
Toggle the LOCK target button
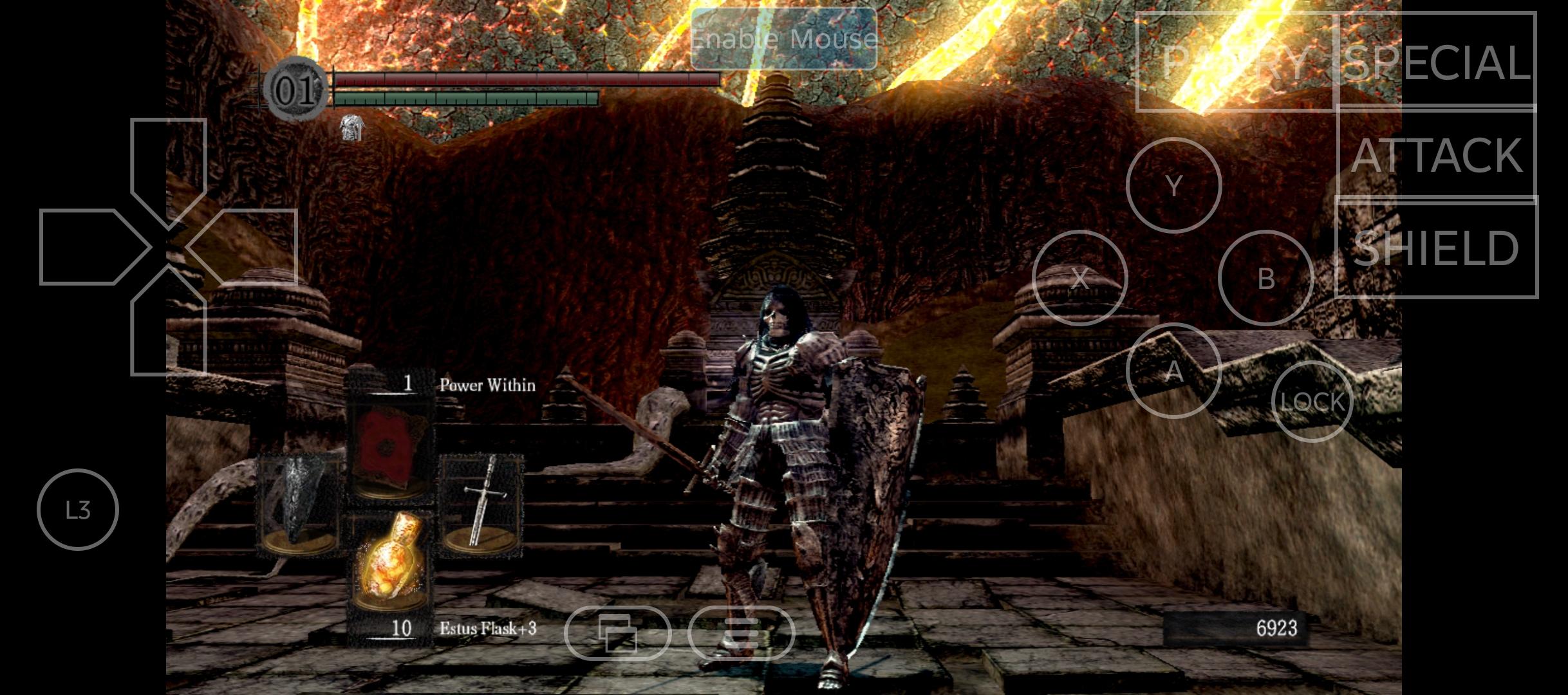pos(1312,402)
